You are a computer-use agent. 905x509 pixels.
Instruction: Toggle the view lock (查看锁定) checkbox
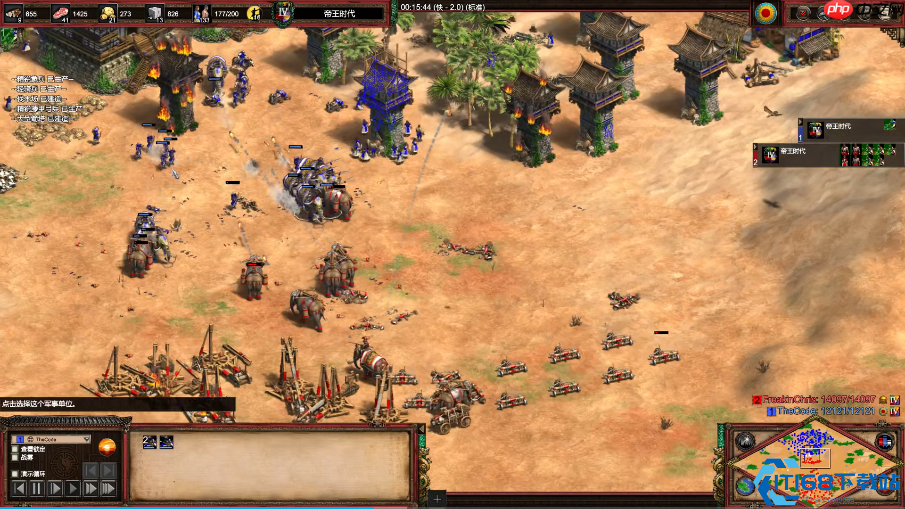[x=14, y=449]
